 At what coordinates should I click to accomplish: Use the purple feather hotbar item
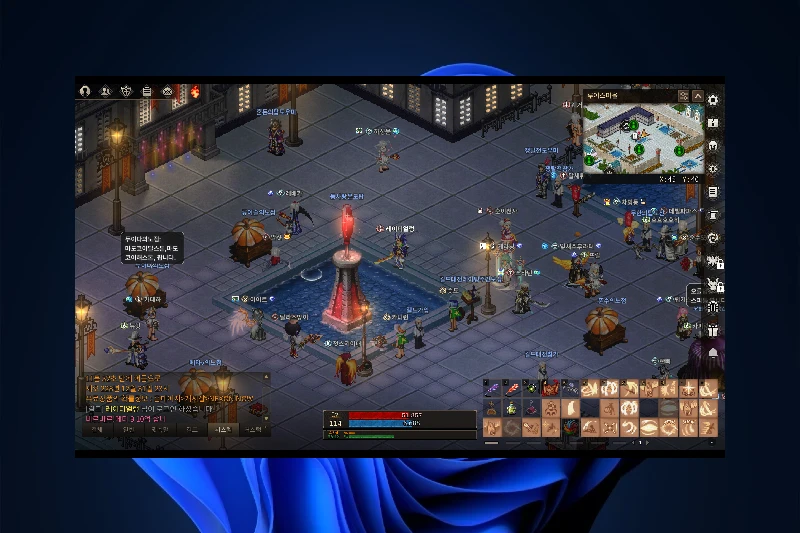[492, 389]
